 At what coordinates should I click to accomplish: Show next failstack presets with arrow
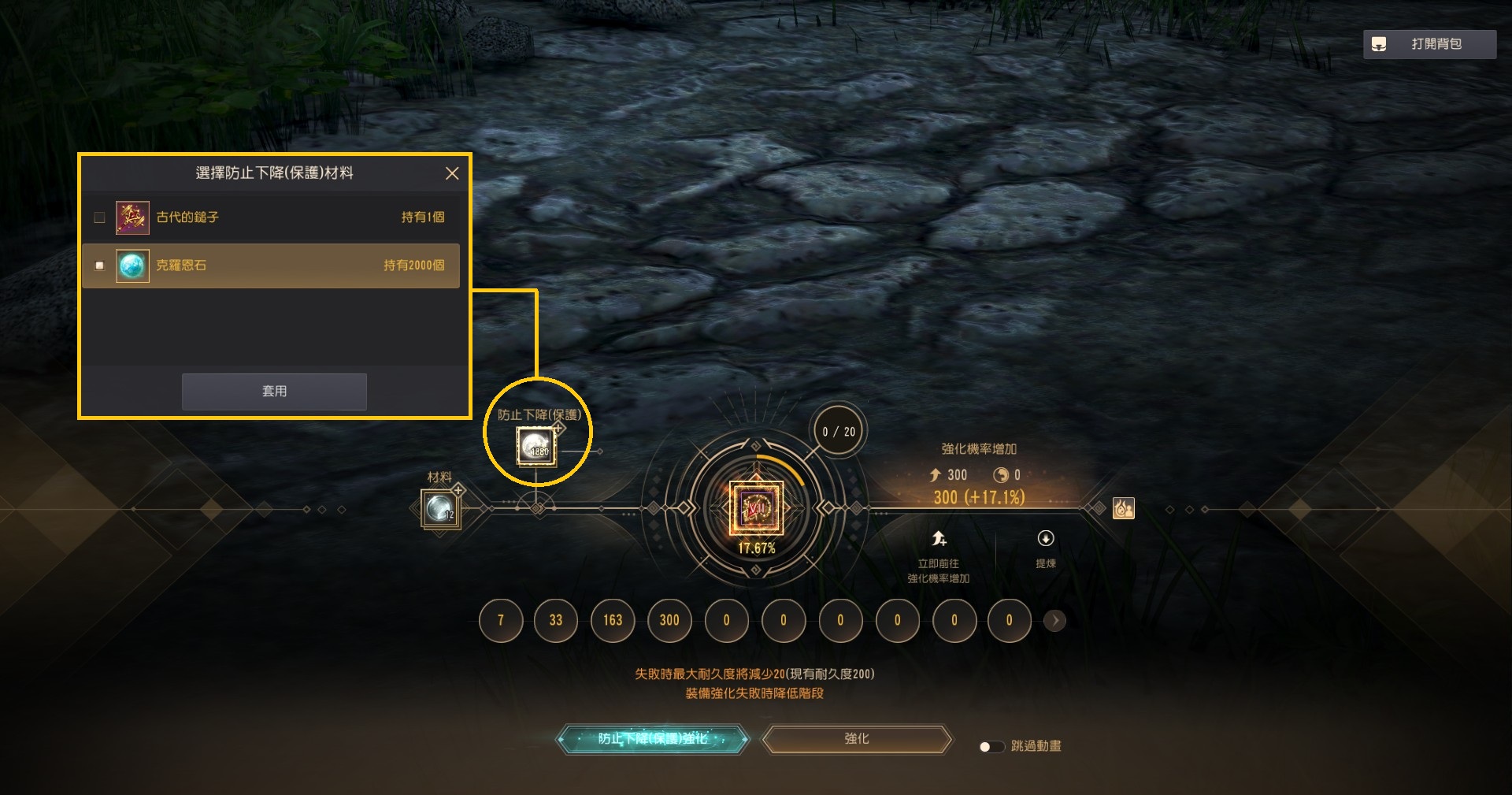tap(1055, 621)
